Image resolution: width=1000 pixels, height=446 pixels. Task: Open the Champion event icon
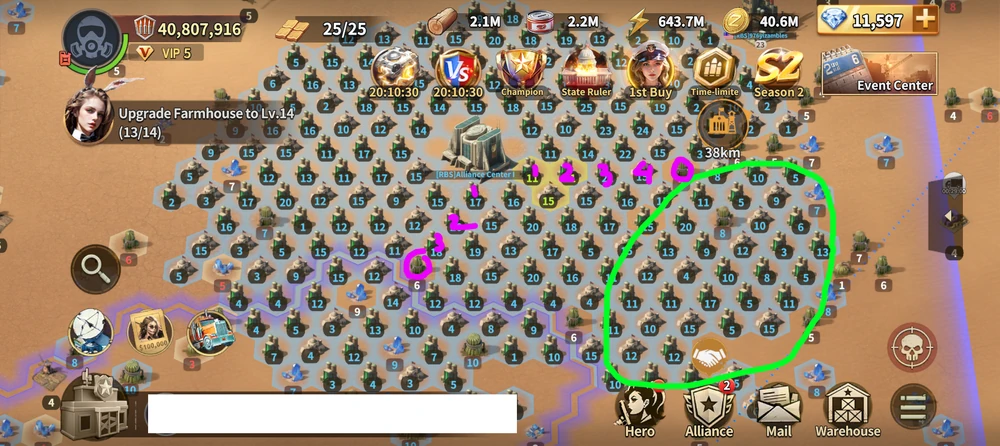pos(522,72)
